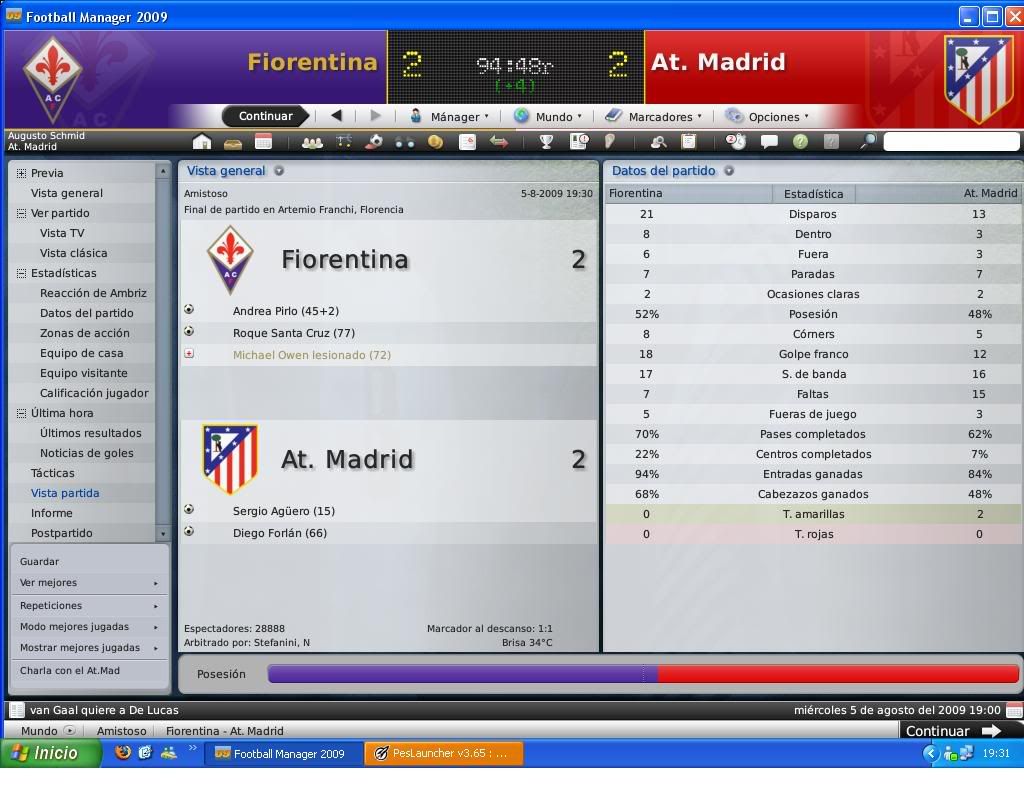1024x791 pixels.
Task: Go back with the left arrow button
Action: [x=336, y=116]
